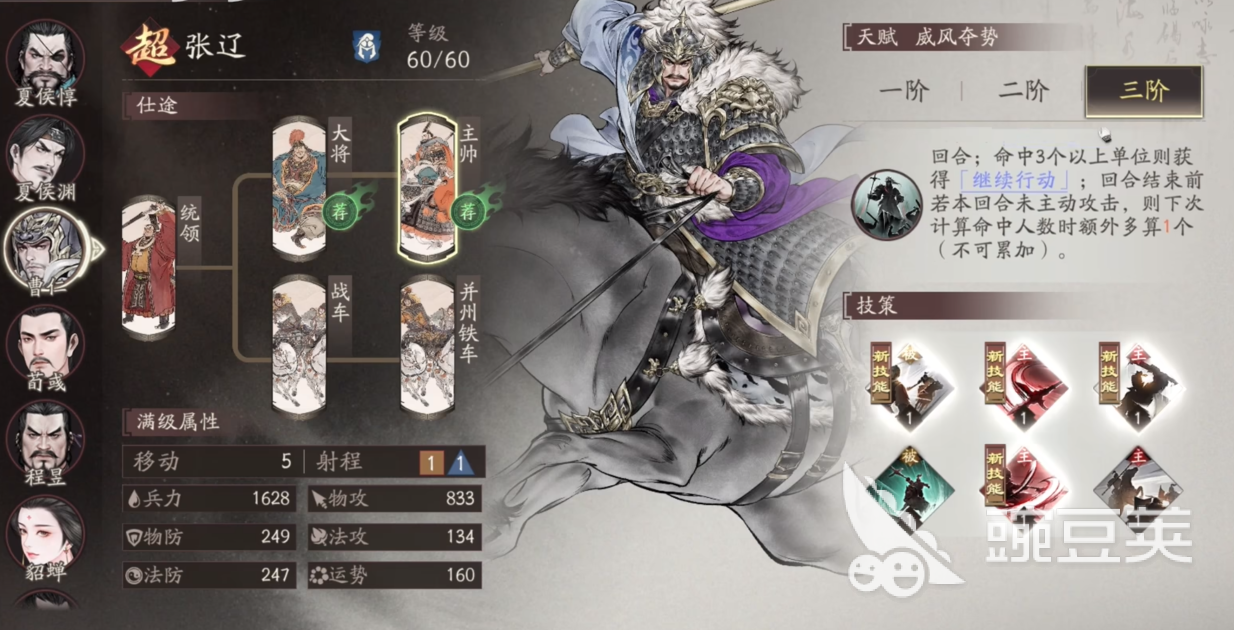Screen dimensions: 1234x630
Task: Select the 并州铁车 career card
Action: click(x=428, y=345)
